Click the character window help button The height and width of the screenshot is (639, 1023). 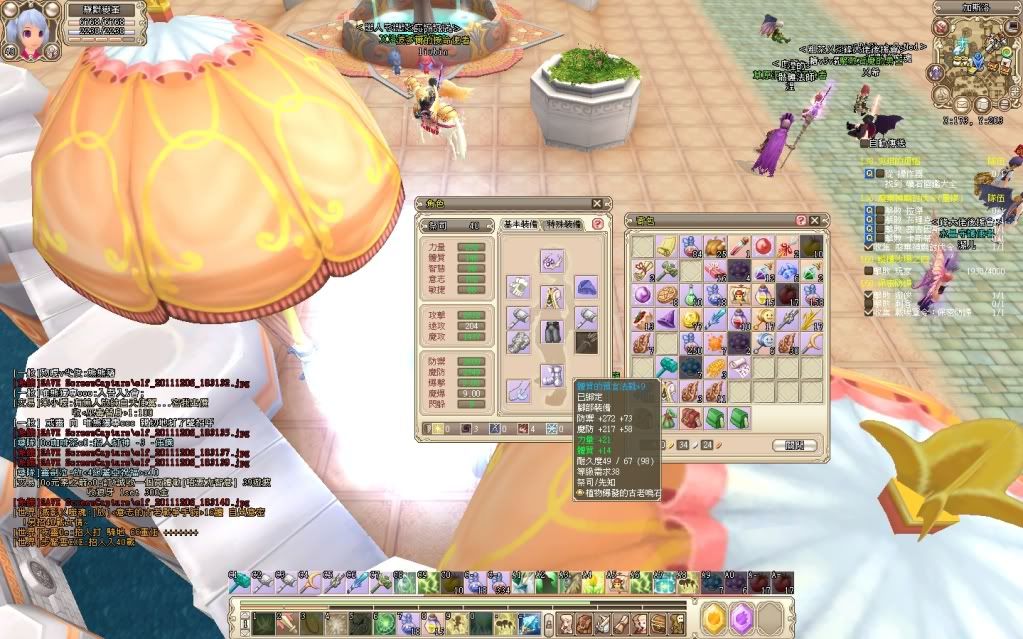pos(598,225)
